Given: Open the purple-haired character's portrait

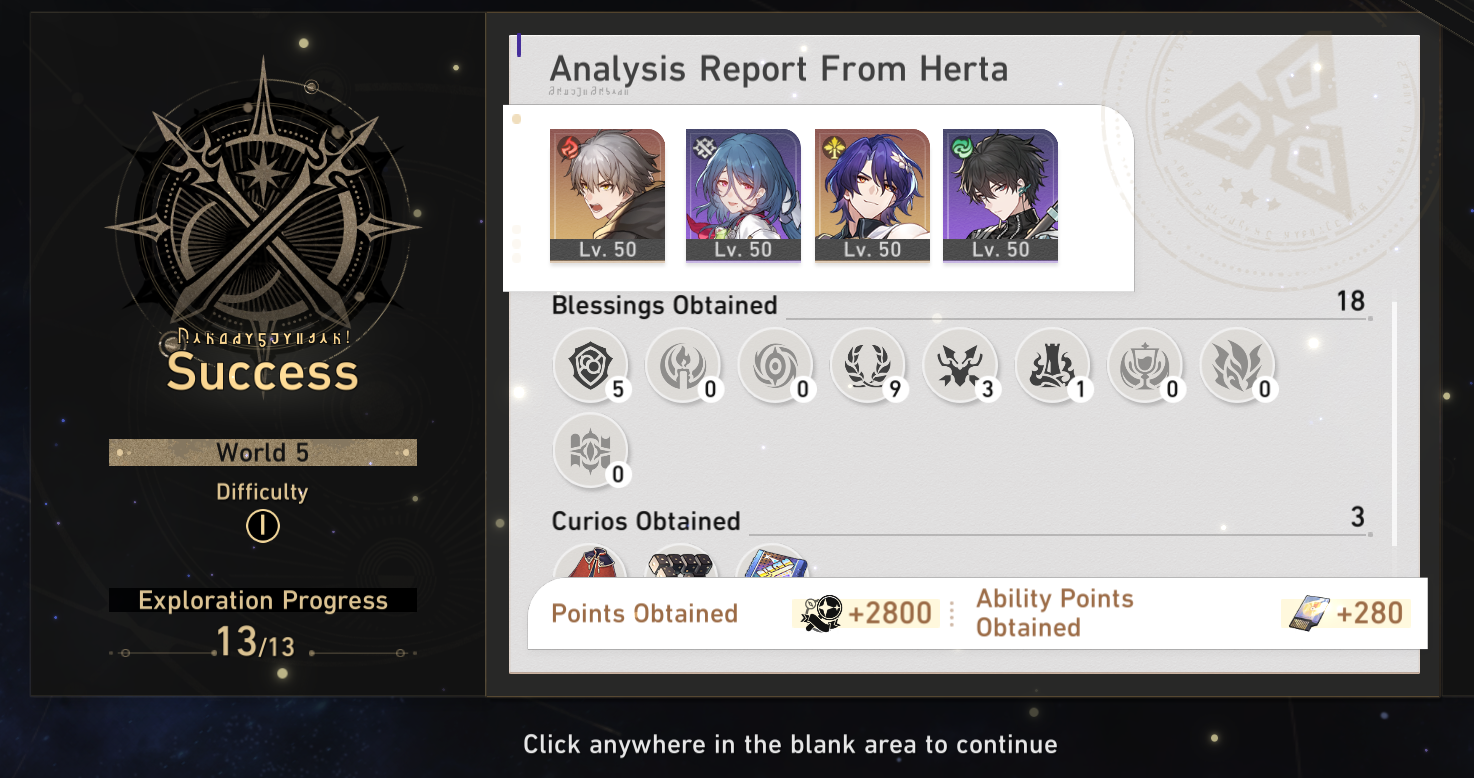Looking at the screenshot, I should pyautogui.click(x=871, y=195).
